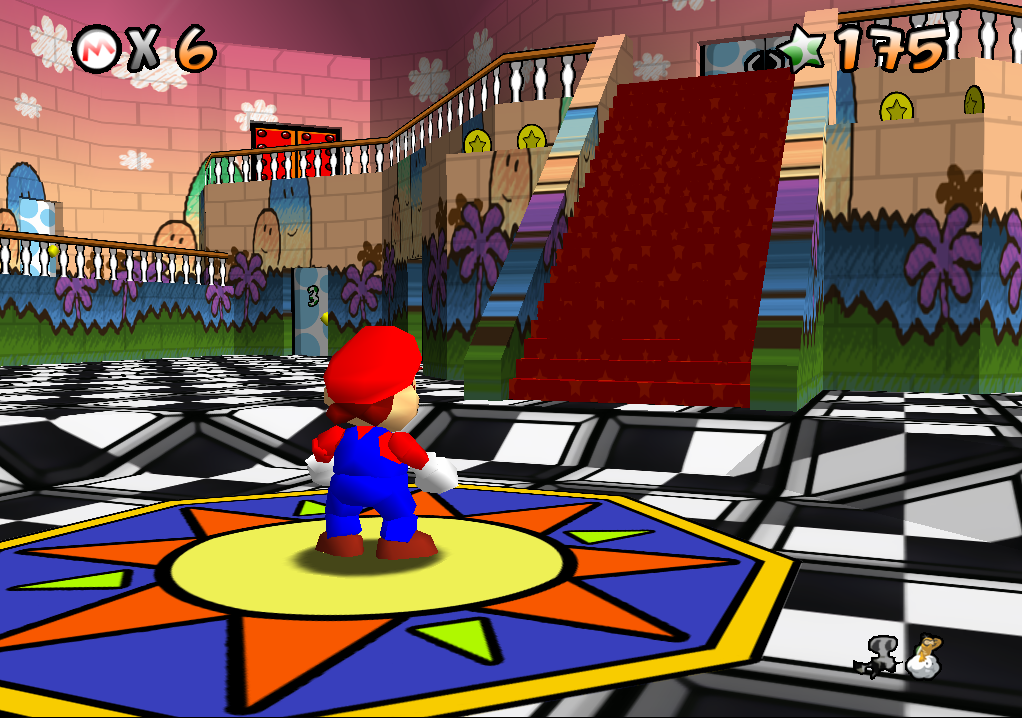
Task: Select the power star counter icon
Action: click(805, 46)
